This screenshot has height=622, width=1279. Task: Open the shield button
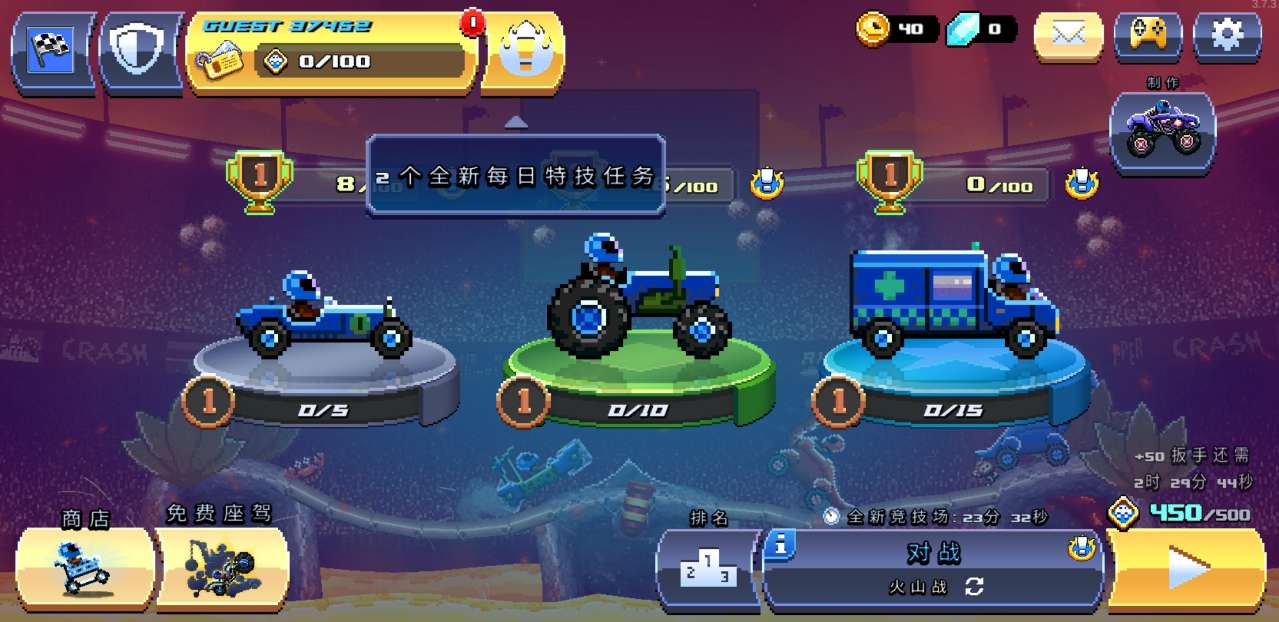click(140, 50)
